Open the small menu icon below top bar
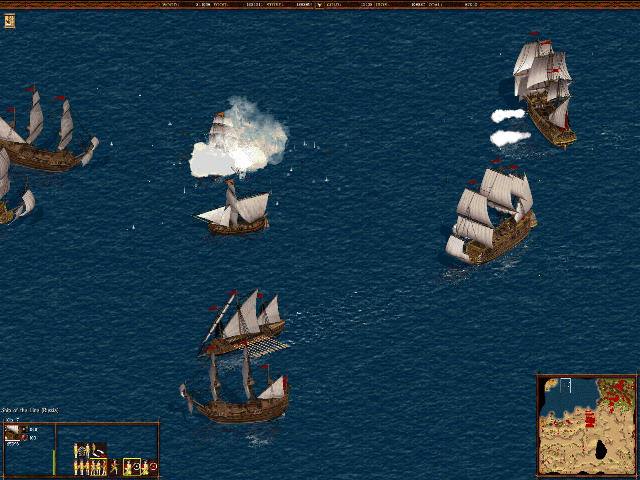This screenshot has width=640, height=480. 9,20
